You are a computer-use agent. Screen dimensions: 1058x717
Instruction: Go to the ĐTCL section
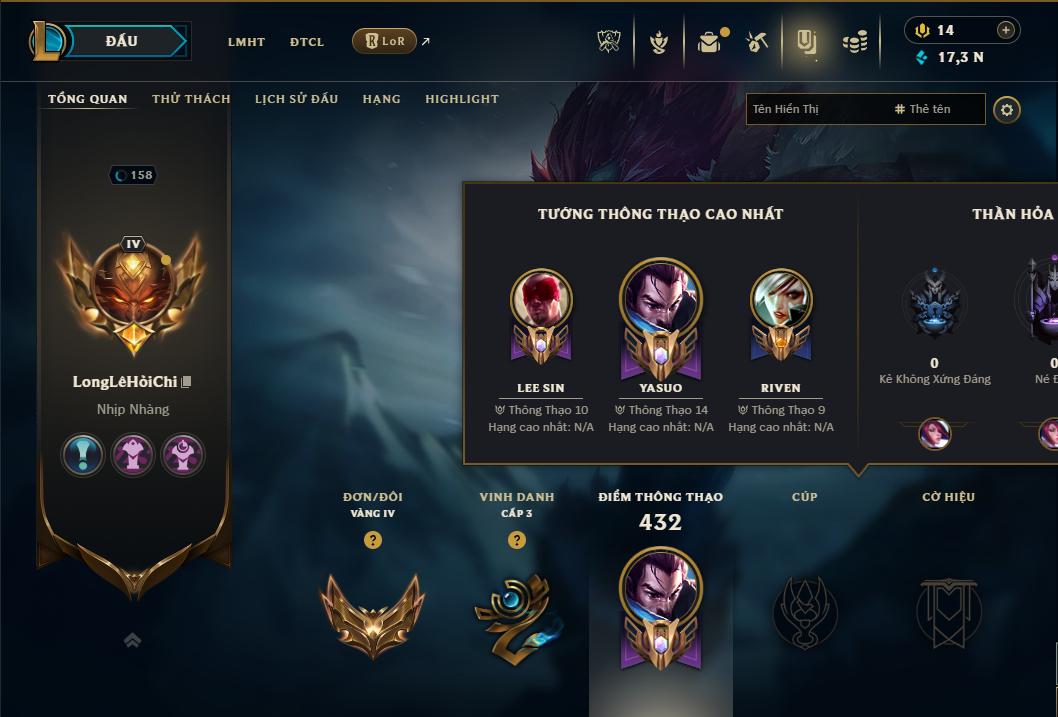(307, 42)
